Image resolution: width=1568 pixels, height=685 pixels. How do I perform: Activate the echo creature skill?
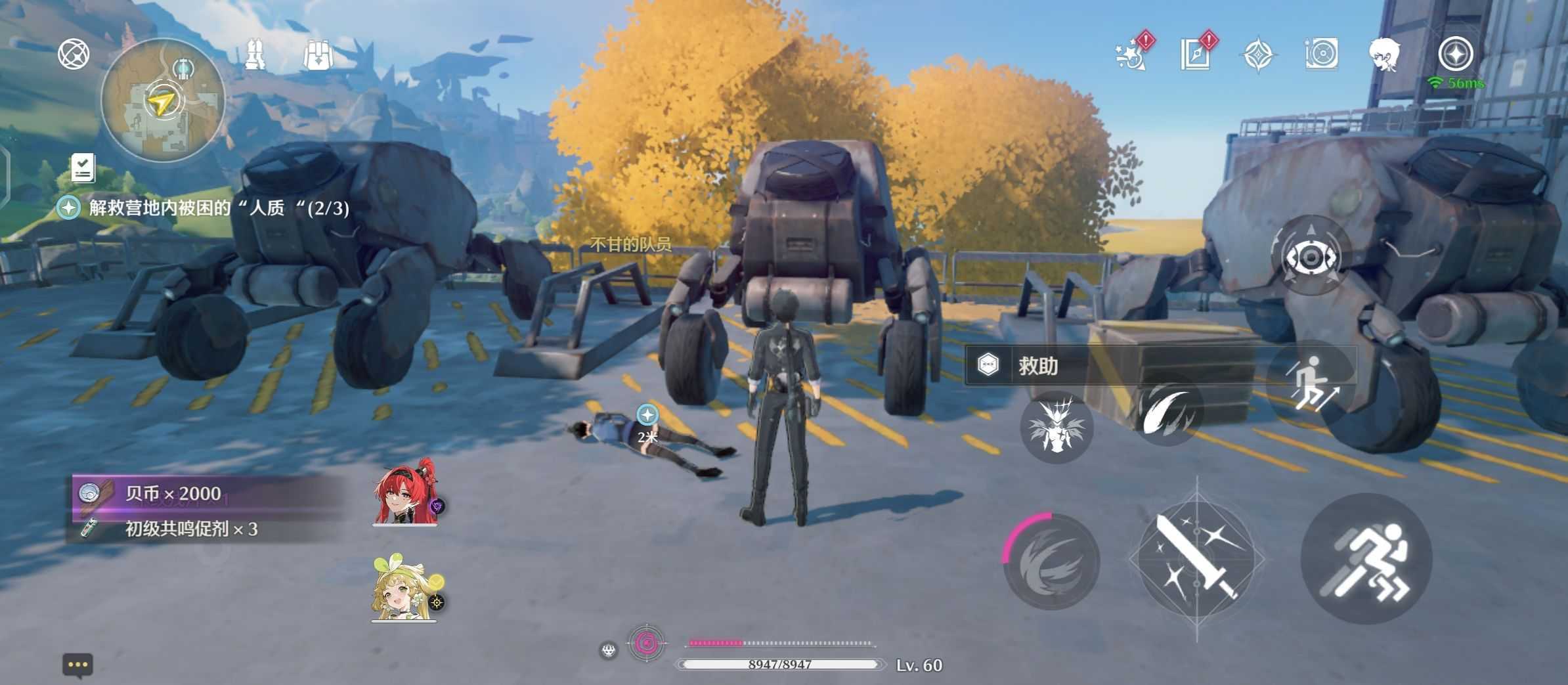(x=1056, y=427)
